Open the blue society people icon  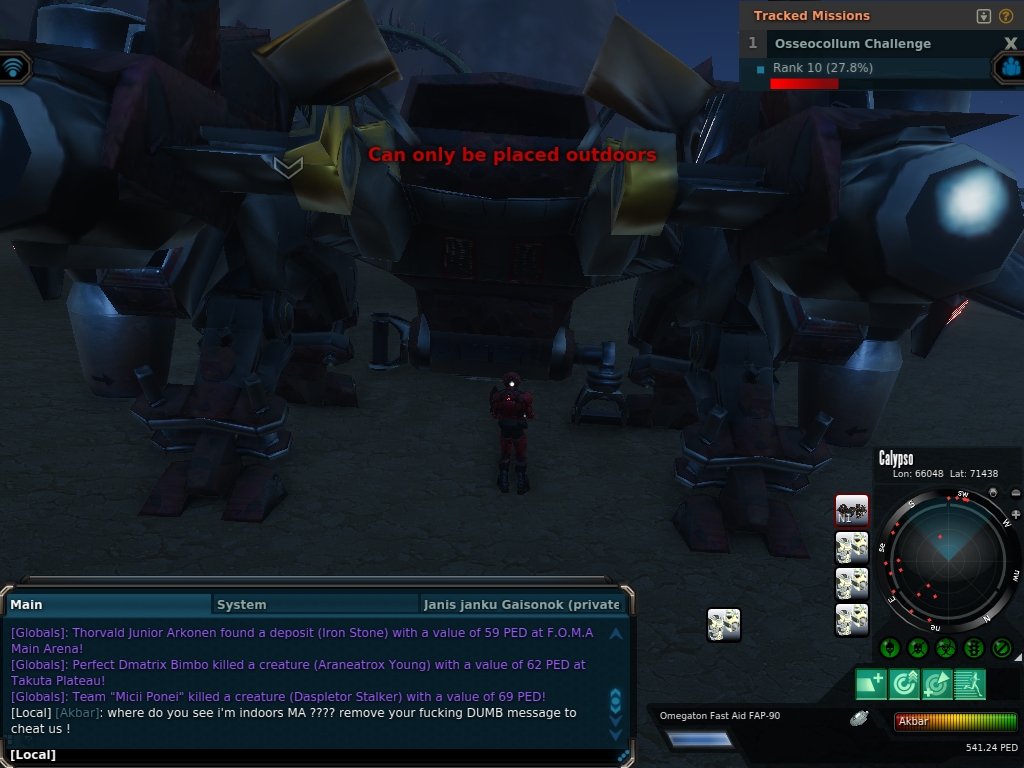coord(1010,67)
